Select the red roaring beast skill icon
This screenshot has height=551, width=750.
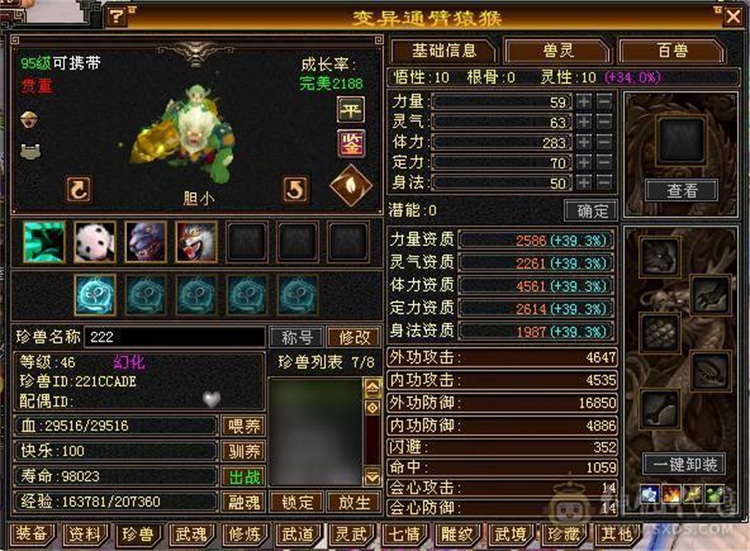click(x=196, y=242)
